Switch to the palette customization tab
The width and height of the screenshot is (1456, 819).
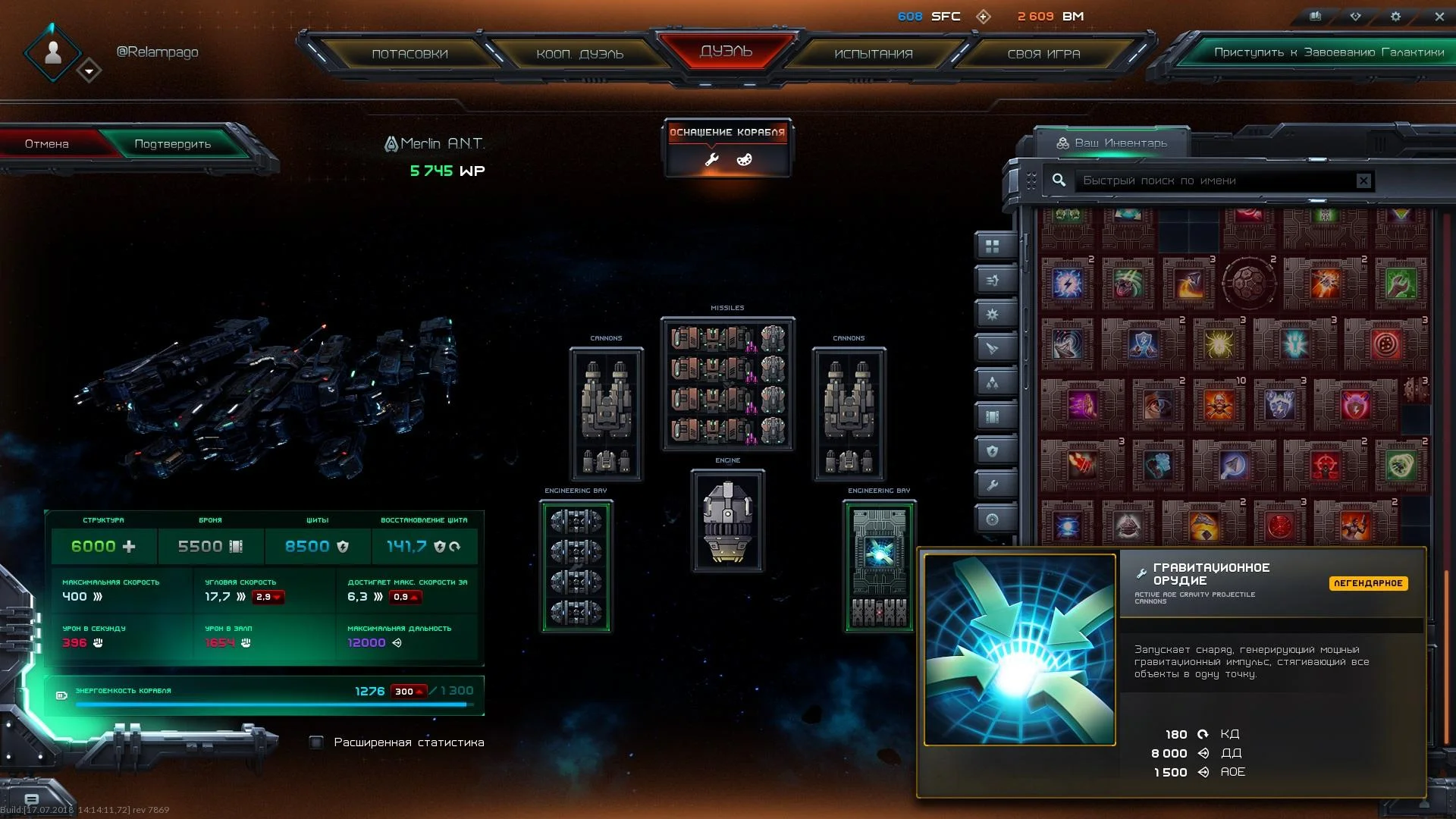(744, 159)
